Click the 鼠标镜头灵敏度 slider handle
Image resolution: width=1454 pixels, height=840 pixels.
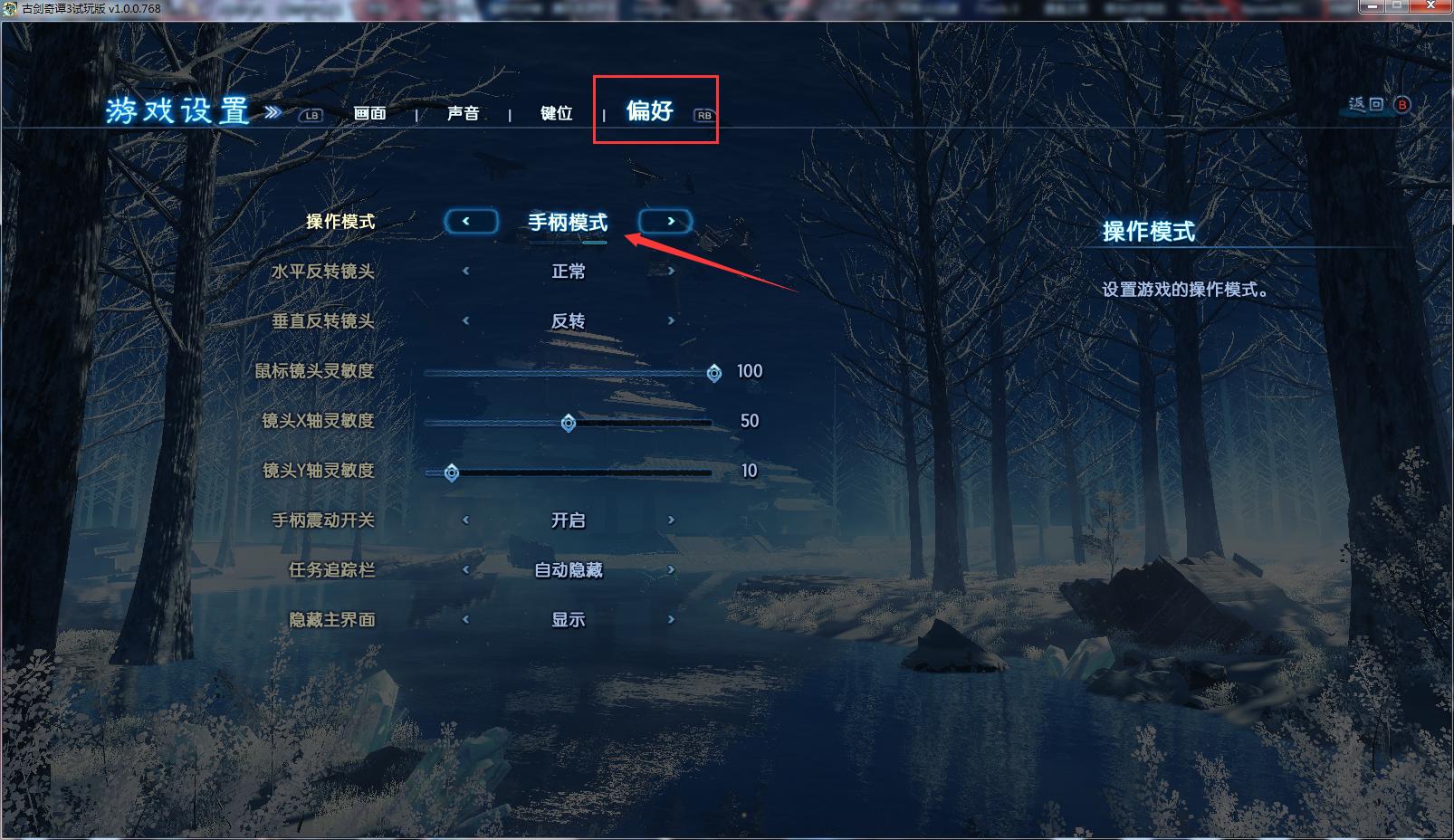click(x=714, y=372)
